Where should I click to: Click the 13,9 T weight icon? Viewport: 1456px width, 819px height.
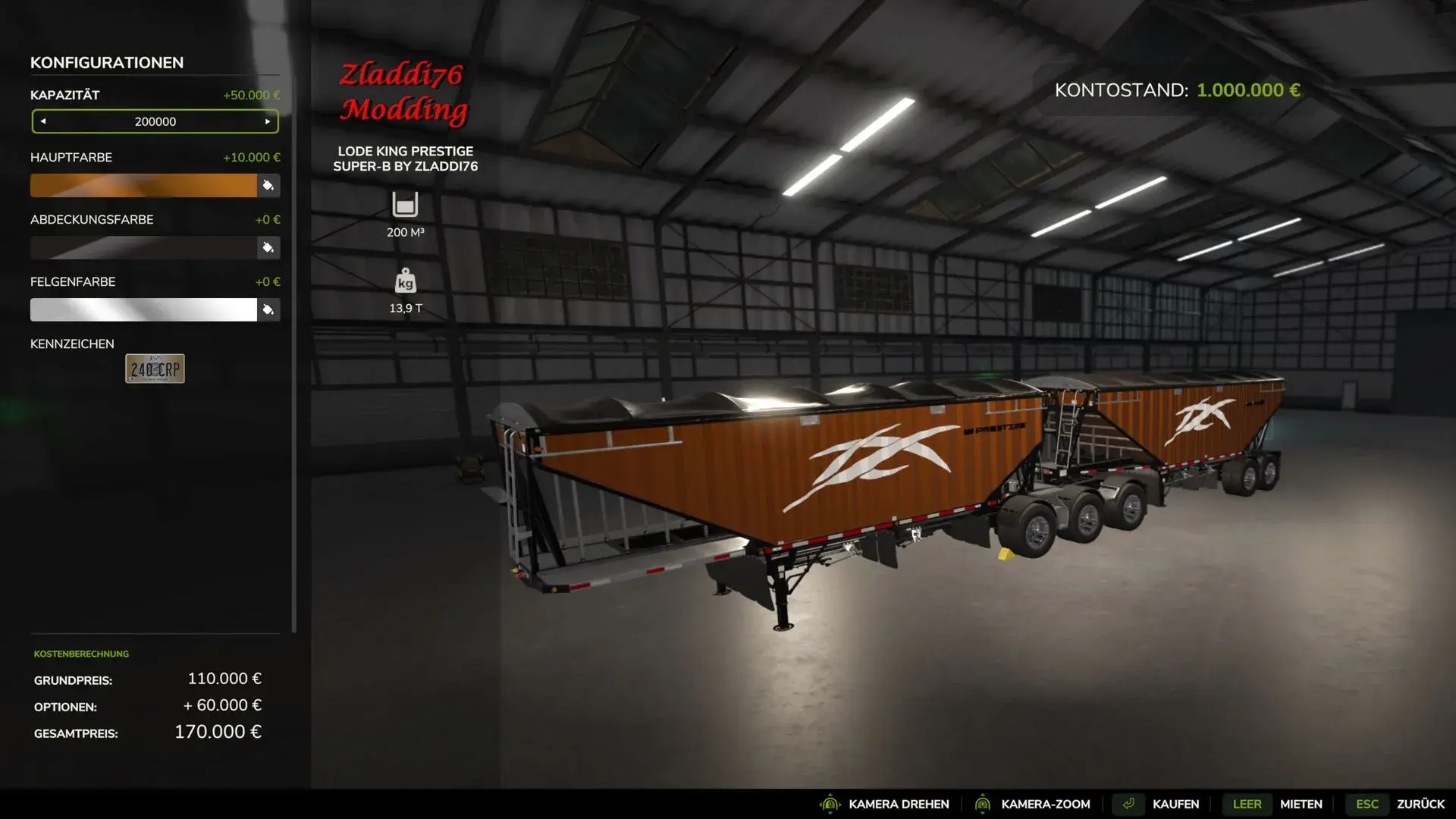(x=406, y=282)
